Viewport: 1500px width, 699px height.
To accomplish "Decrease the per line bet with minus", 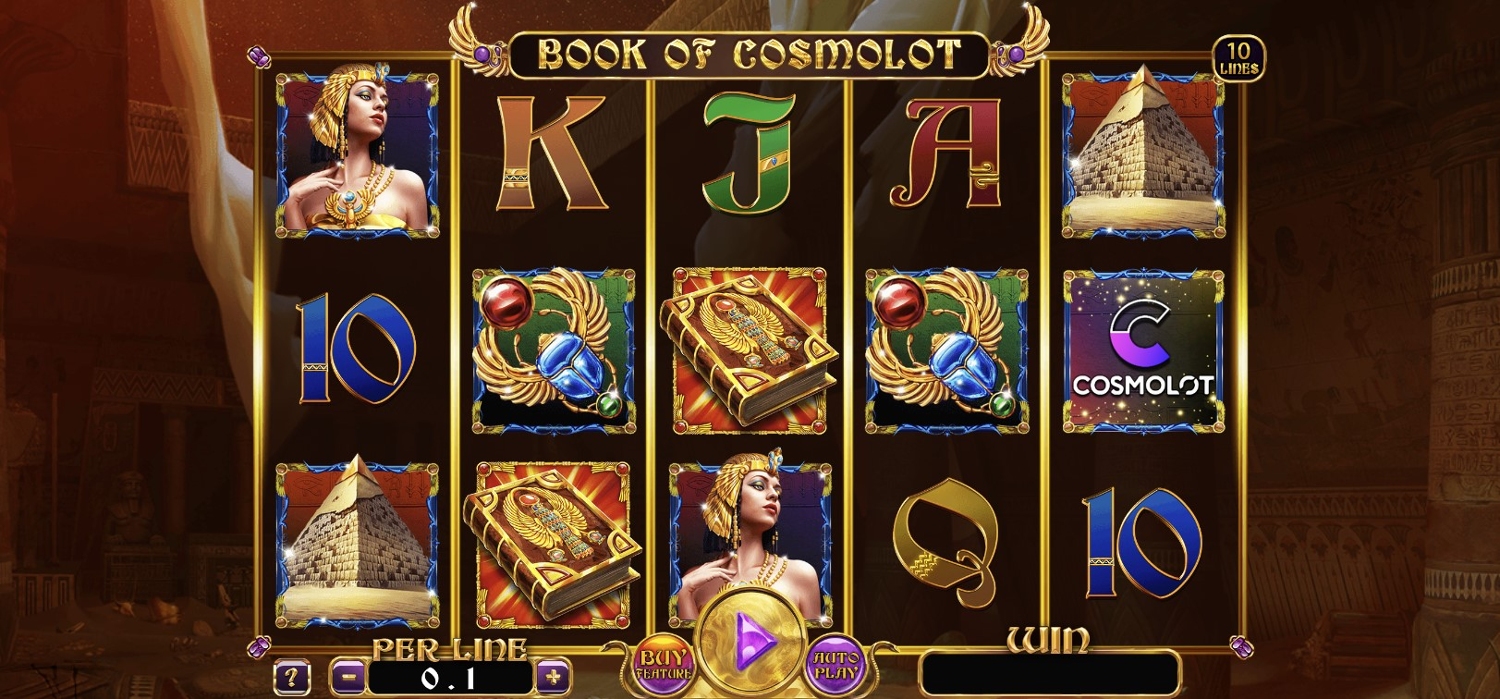I will click(x=347, y=676).
